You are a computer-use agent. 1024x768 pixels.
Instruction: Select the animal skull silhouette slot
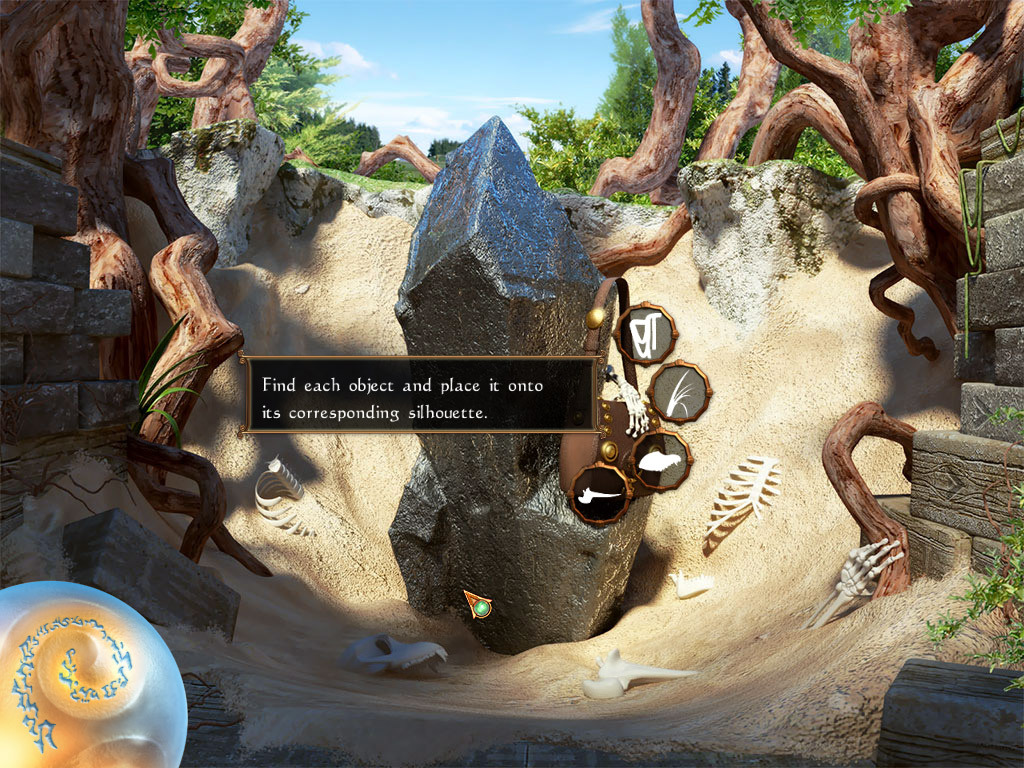coord(661,461)
